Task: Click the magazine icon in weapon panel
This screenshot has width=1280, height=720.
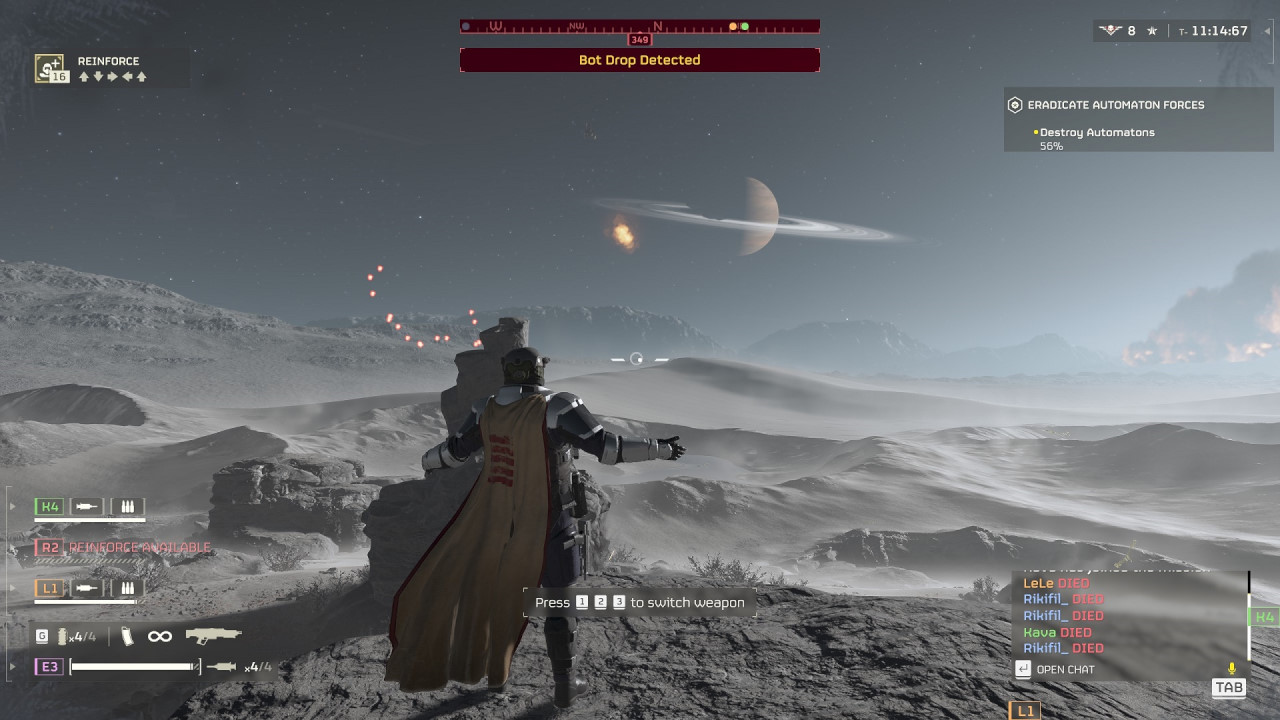Action: 127,636
